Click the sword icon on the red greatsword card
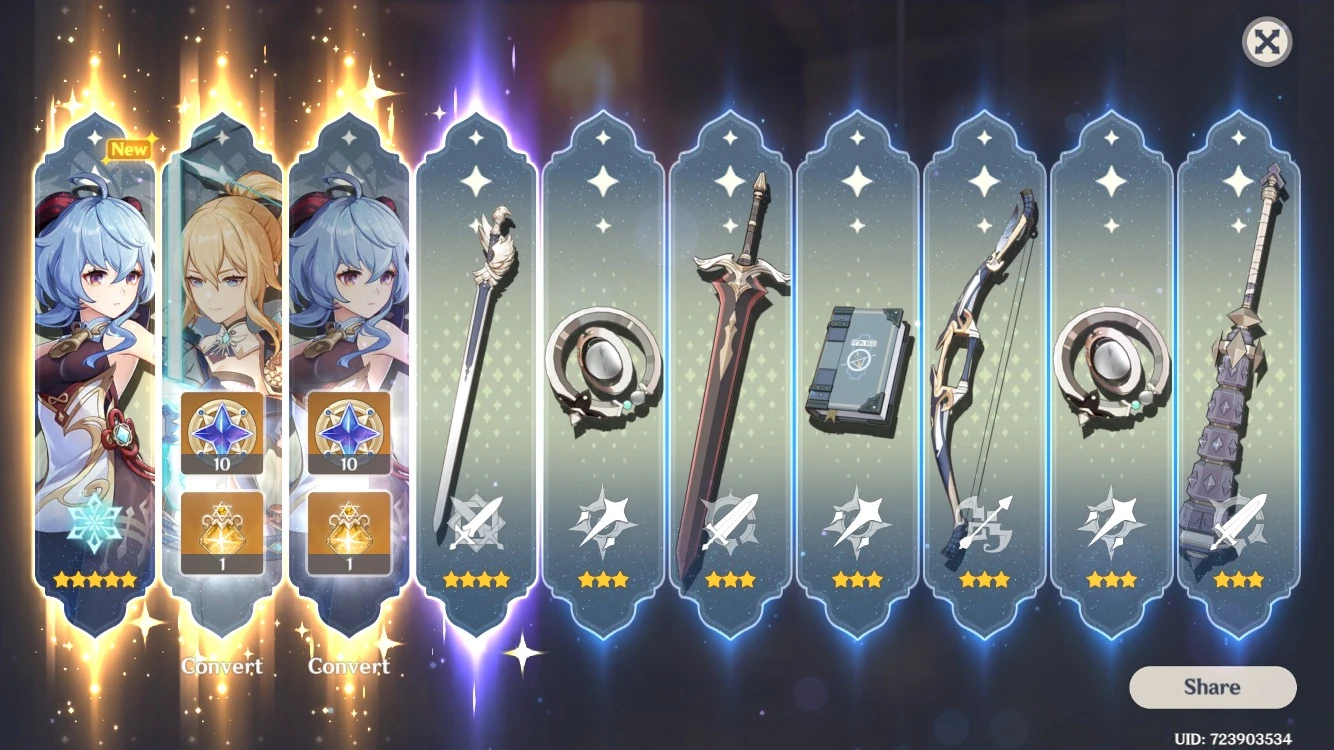This screenshot has height=750, width=1334. coord(732,517)
